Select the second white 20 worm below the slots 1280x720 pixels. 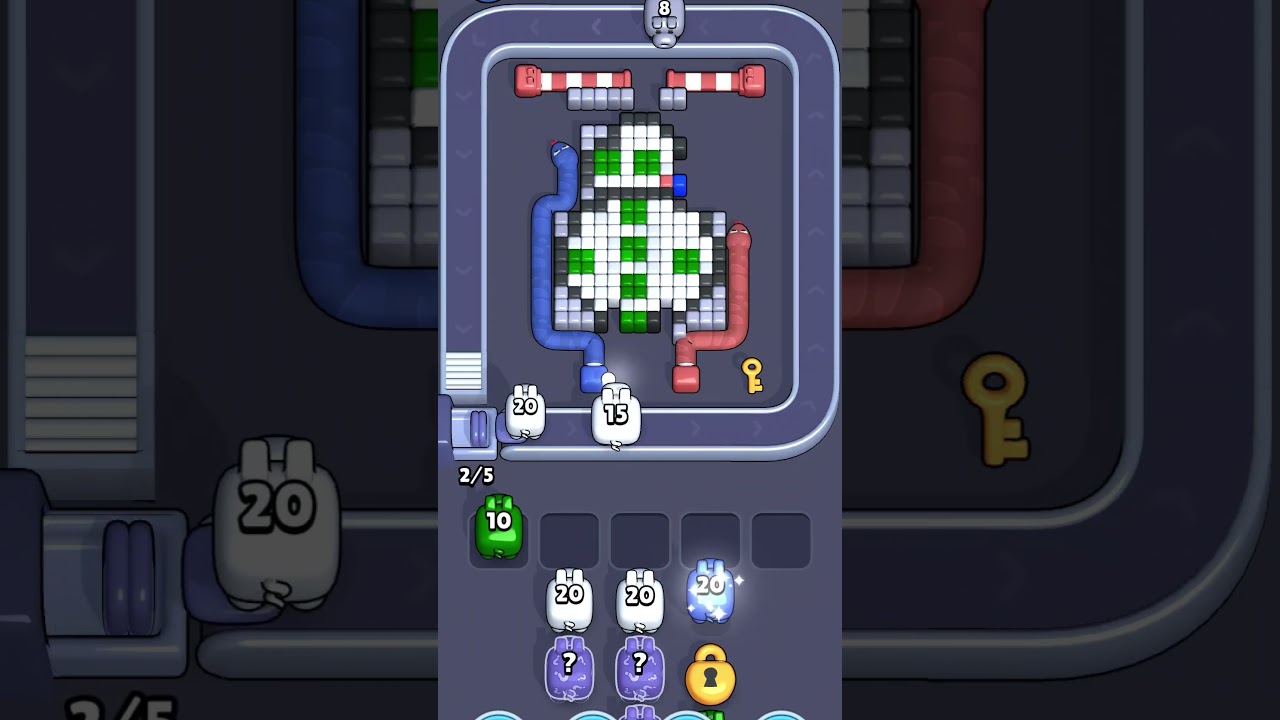[x=639, y=600]
